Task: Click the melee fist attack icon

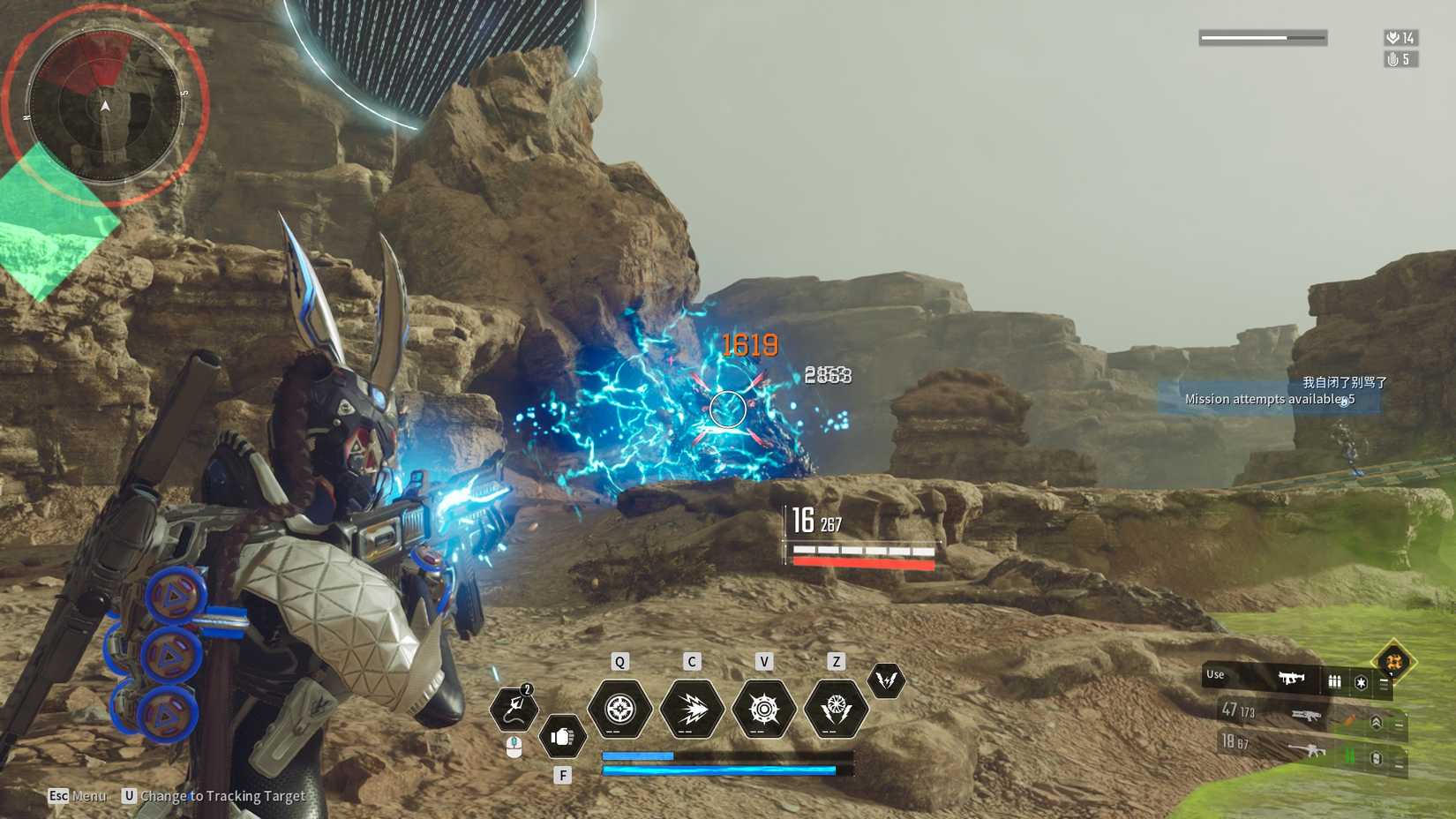Action: coord(561,736)
